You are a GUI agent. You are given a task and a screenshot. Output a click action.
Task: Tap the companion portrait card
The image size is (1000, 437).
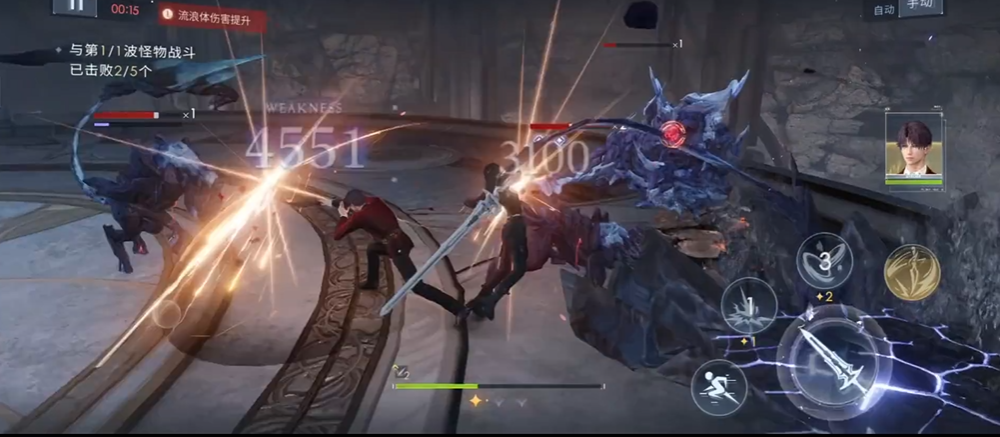913,147
